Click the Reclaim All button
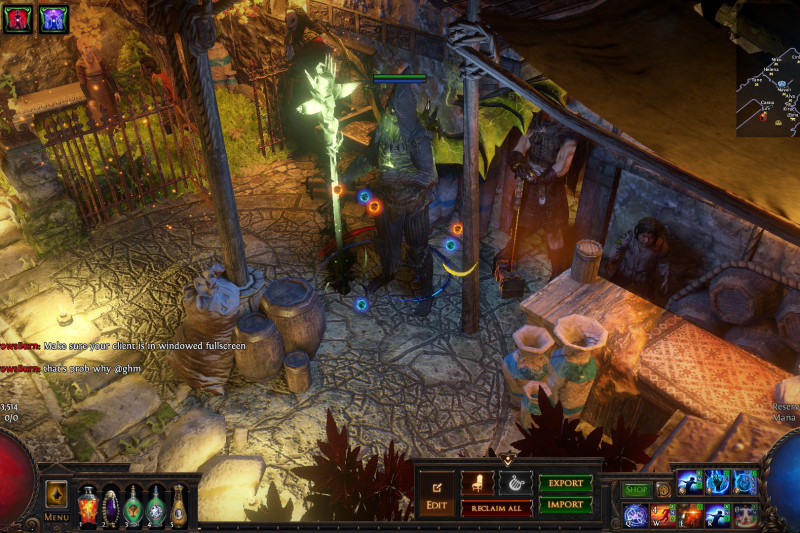This screenshot has height=533, width=800. 496,508
